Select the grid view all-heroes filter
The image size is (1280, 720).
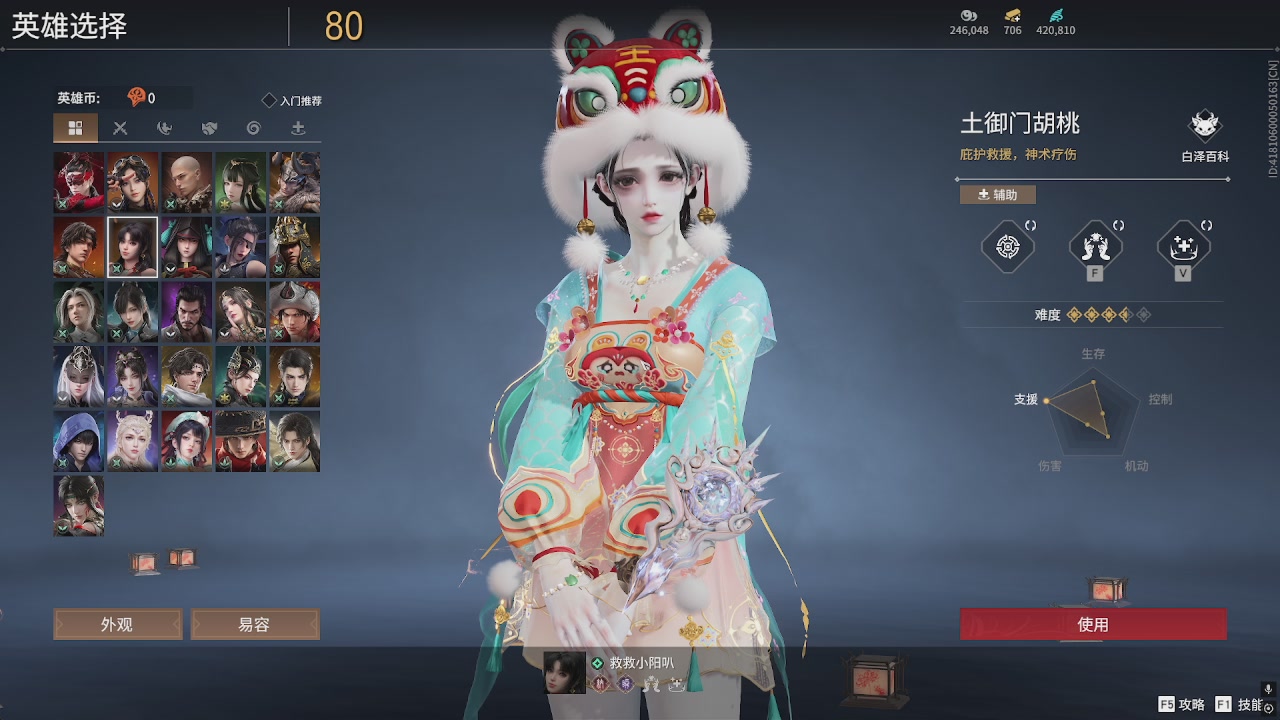[74, 128]
